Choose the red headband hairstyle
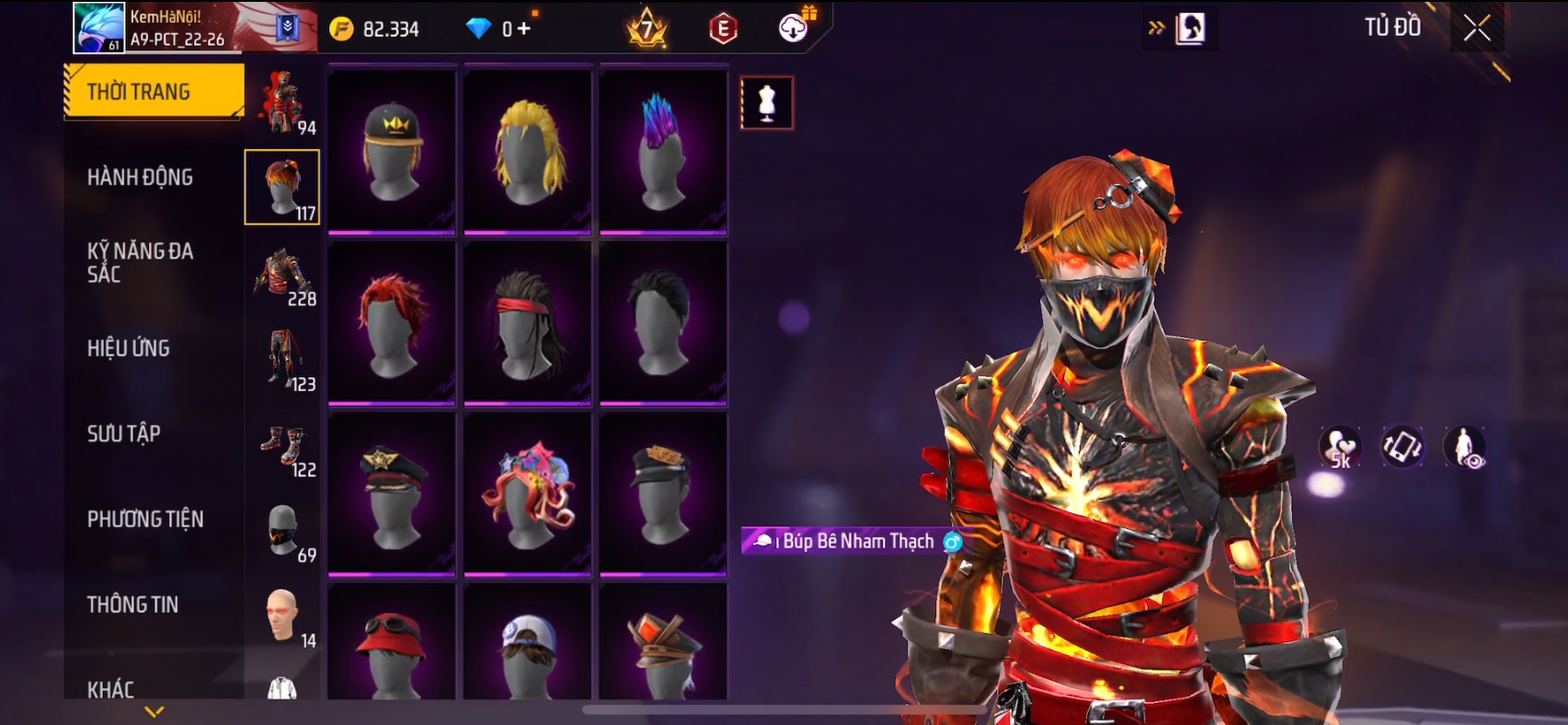 (x=528, y=322)
